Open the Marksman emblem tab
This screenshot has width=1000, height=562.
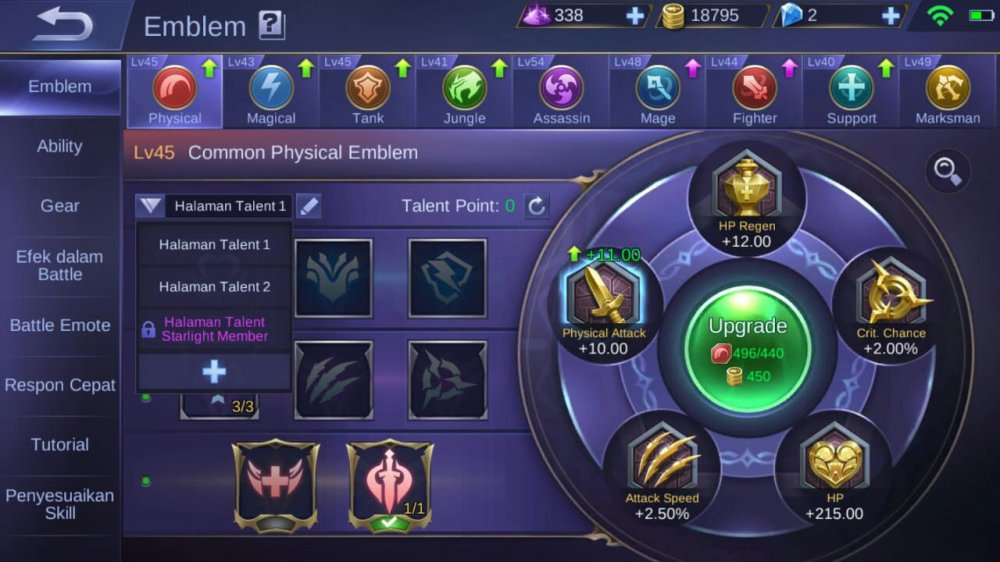[947, 92]
